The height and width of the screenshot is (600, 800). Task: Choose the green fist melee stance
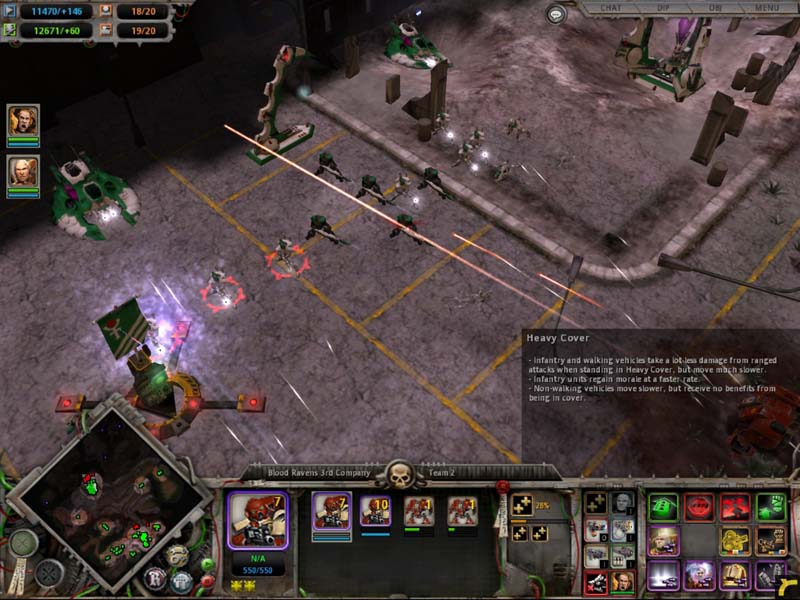[772, 507]
